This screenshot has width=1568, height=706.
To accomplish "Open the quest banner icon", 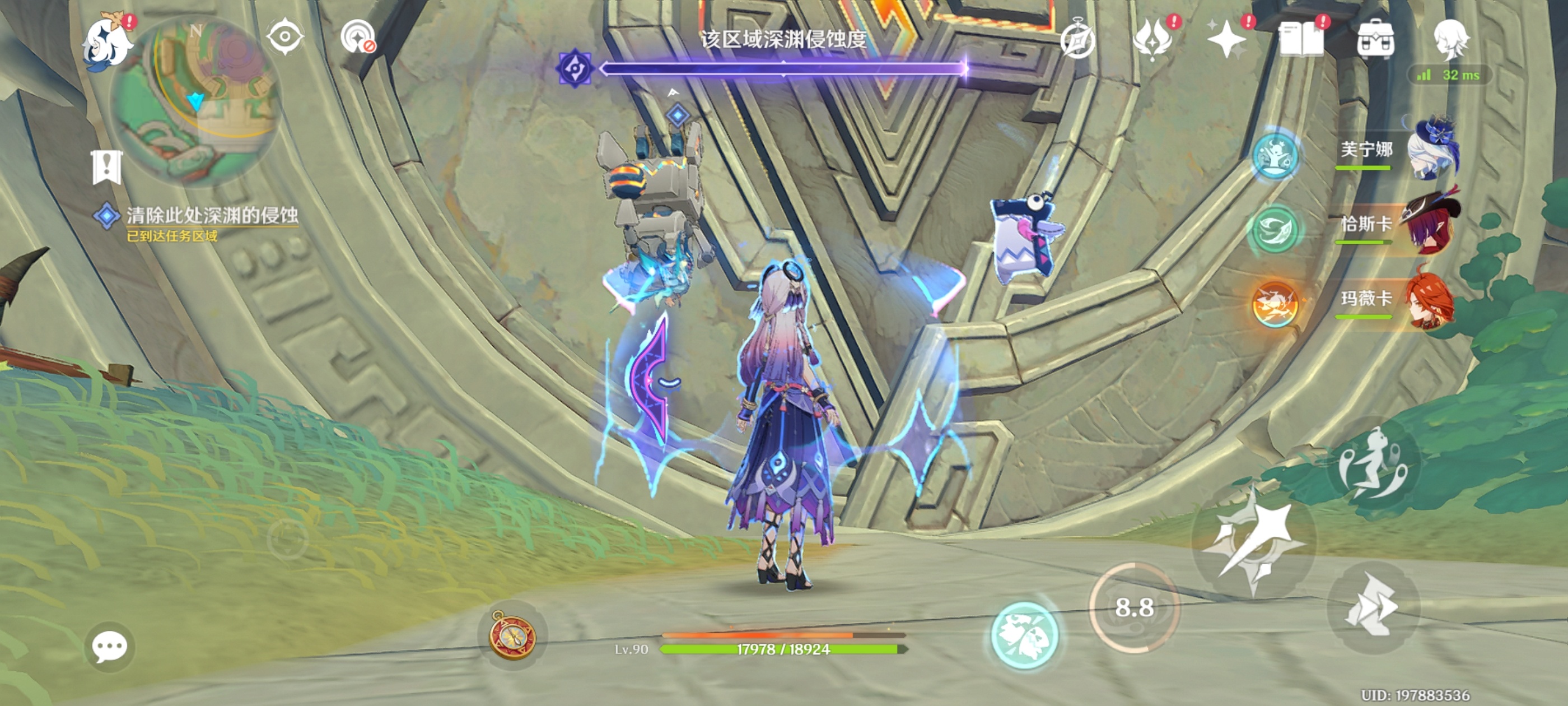I will point(107,167).
